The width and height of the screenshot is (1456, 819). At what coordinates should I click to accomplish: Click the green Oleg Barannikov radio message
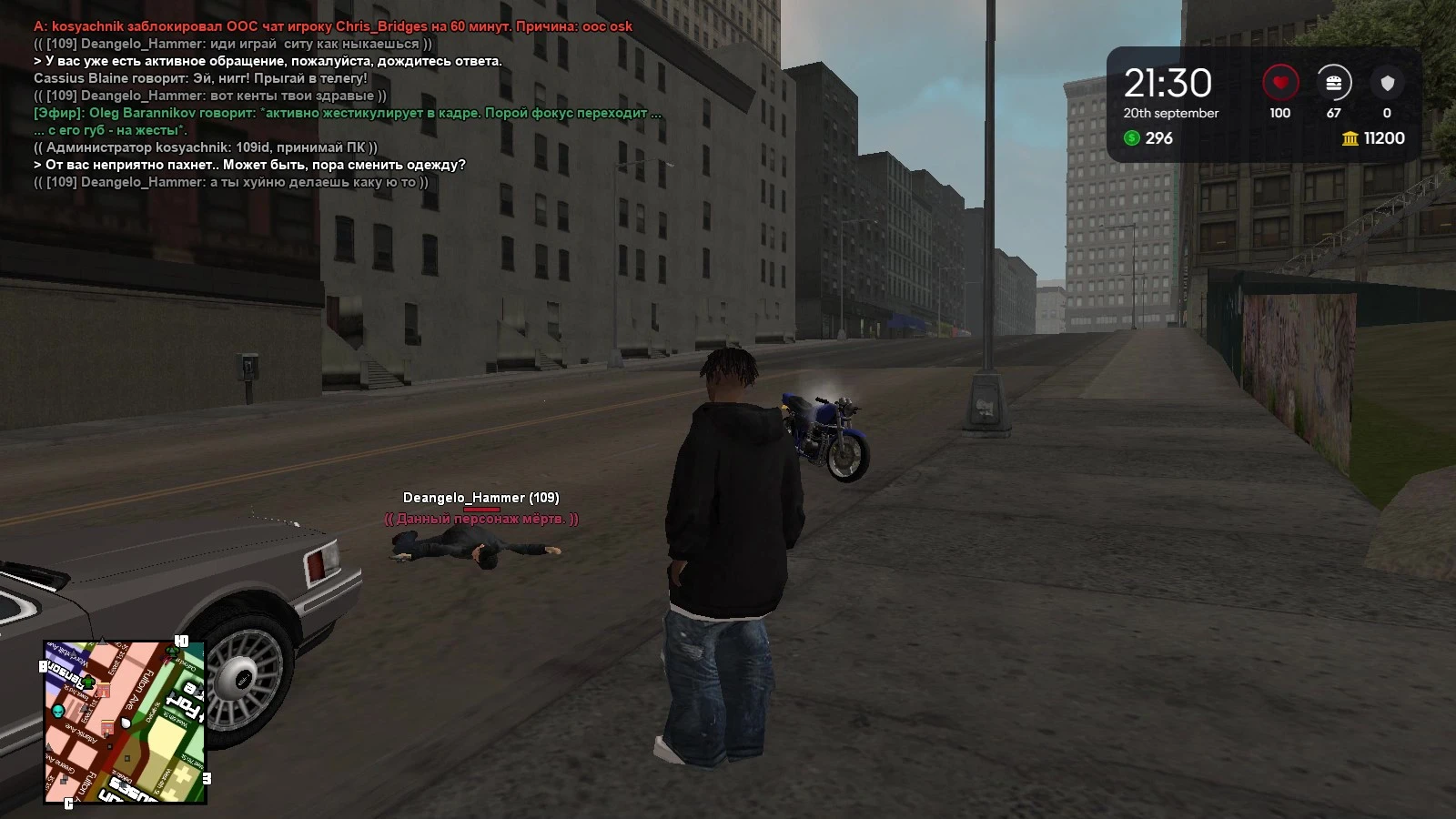346,114
